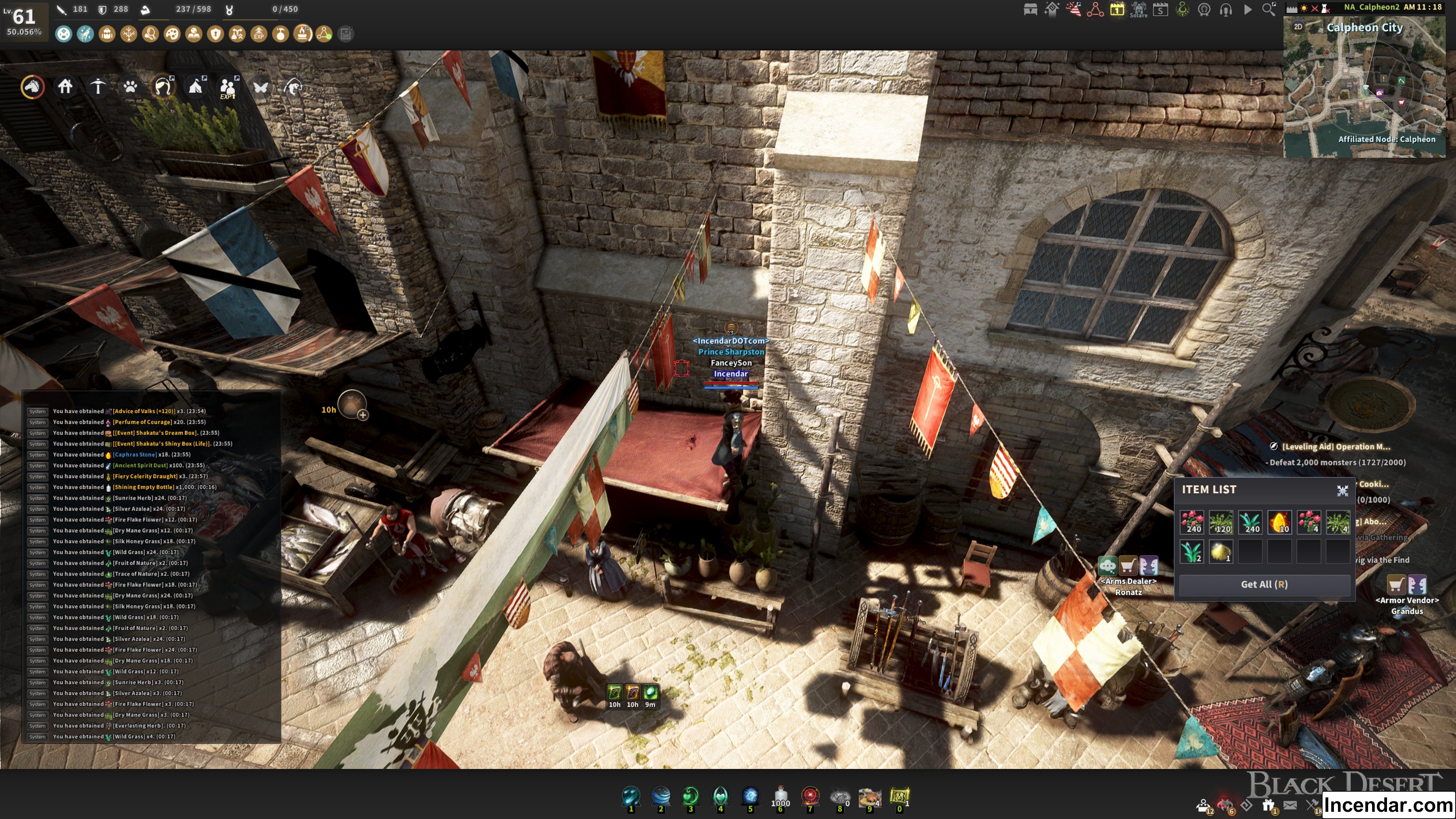Open the treasure chest icon in top bar
Viewport: 1456px width, 819px height.
(1030, 9)
